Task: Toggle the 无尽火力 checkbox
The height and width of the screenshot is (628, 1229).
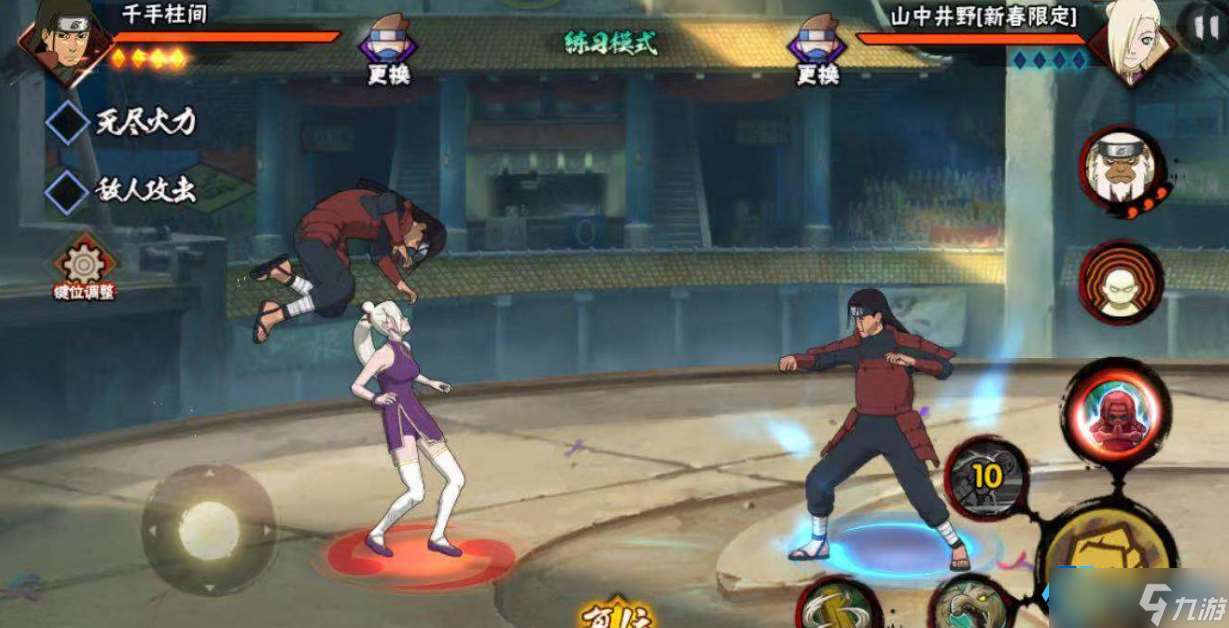Action: click(x=69, y=124)
